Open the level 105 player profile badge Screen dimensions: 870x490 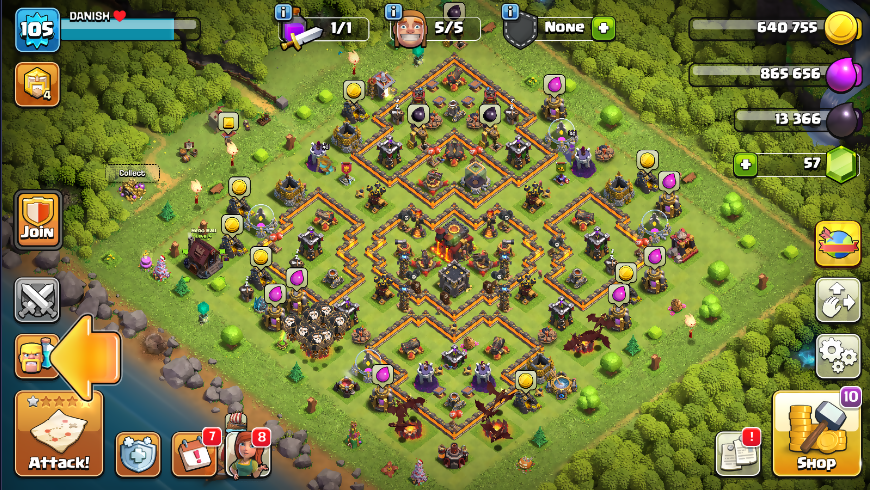click(x=37, y=29)
